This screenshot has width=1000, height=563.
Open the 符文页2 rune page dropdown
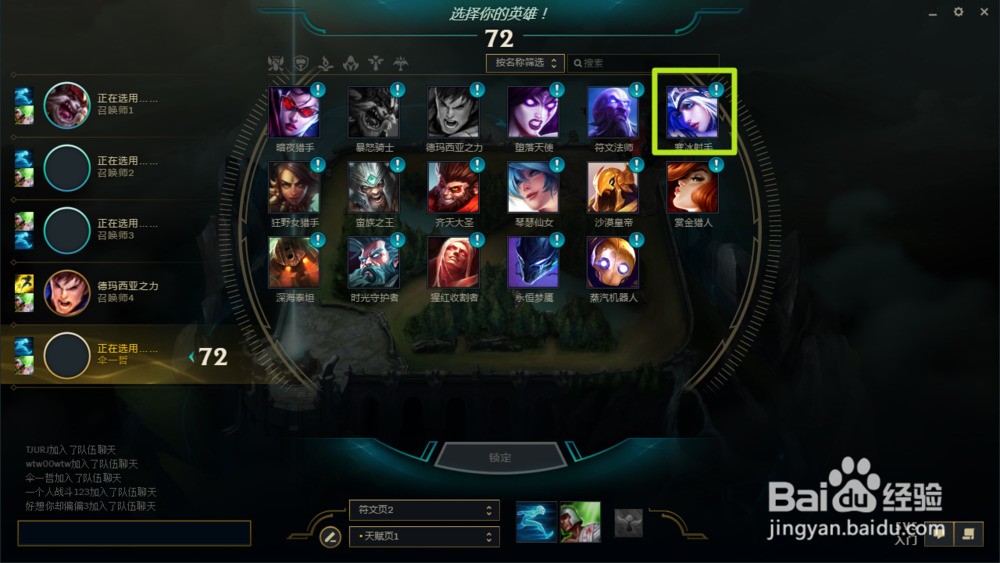coord(423,510)
